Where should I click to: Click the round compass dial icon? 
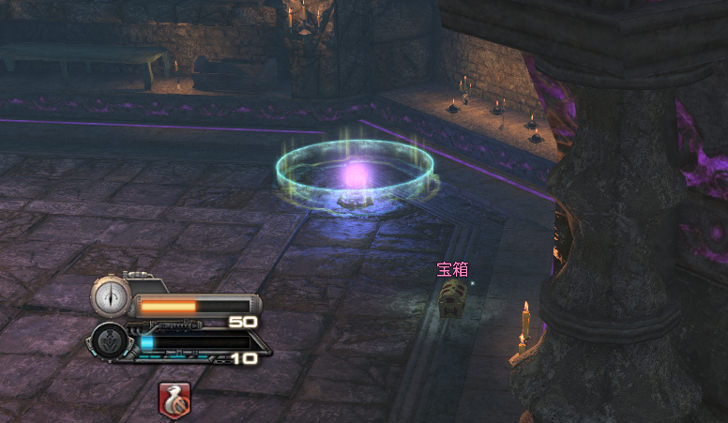tap(108, 296)
